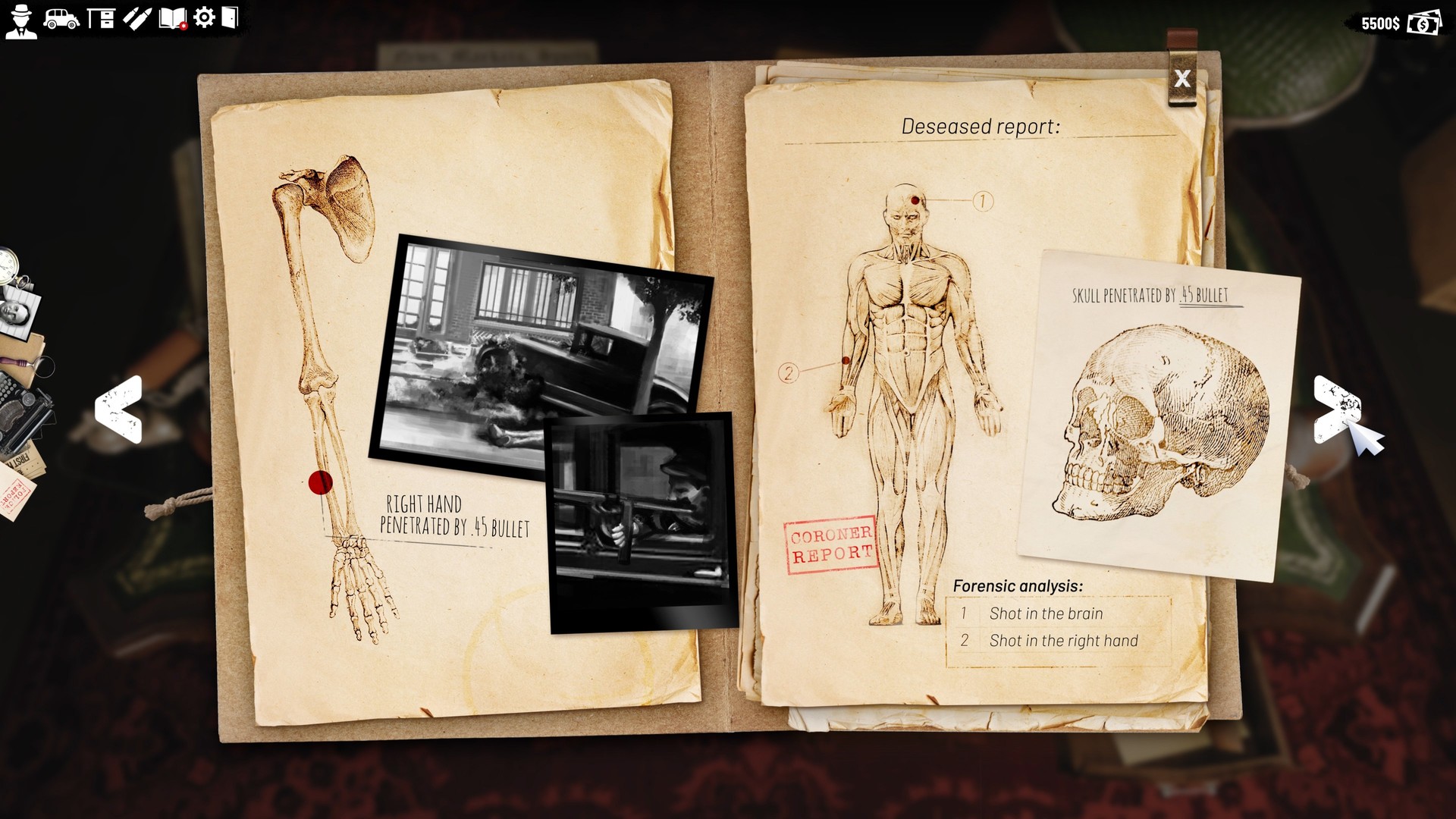Screen dimensions: 1456x819
Task: Go back to the previous page
Action: coord(118,409)
